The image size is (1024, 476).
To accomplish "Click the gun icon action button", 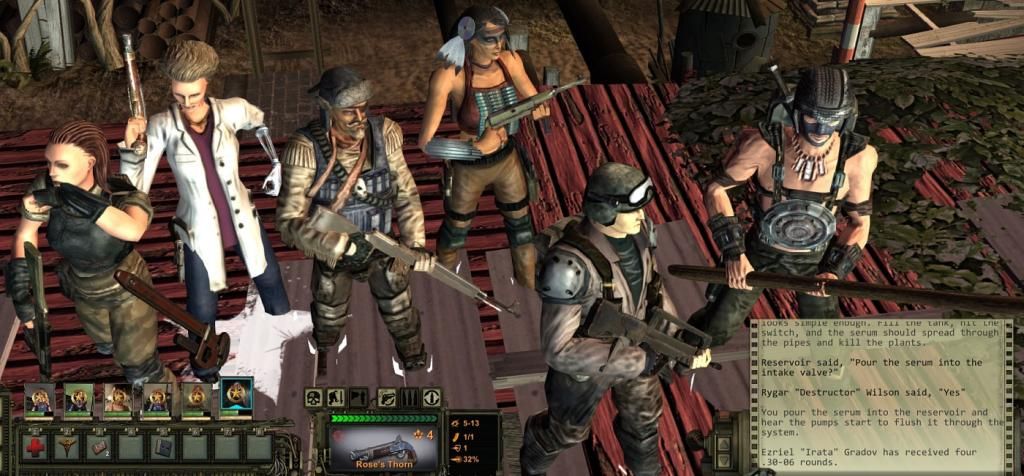I will (x=385, y=398).
